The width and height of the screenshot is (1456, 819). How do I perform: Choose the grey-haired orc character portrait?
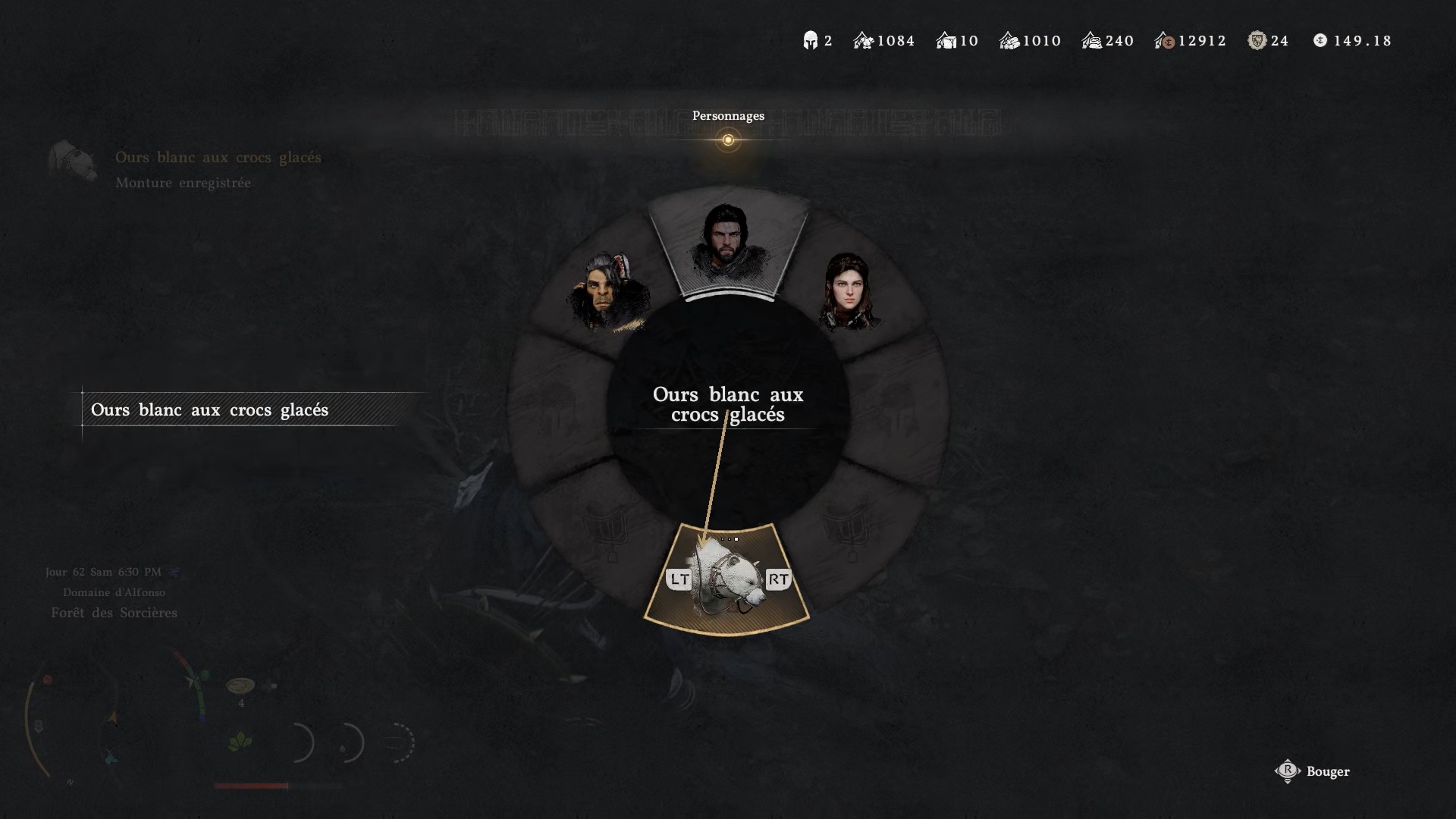(607, 292)
